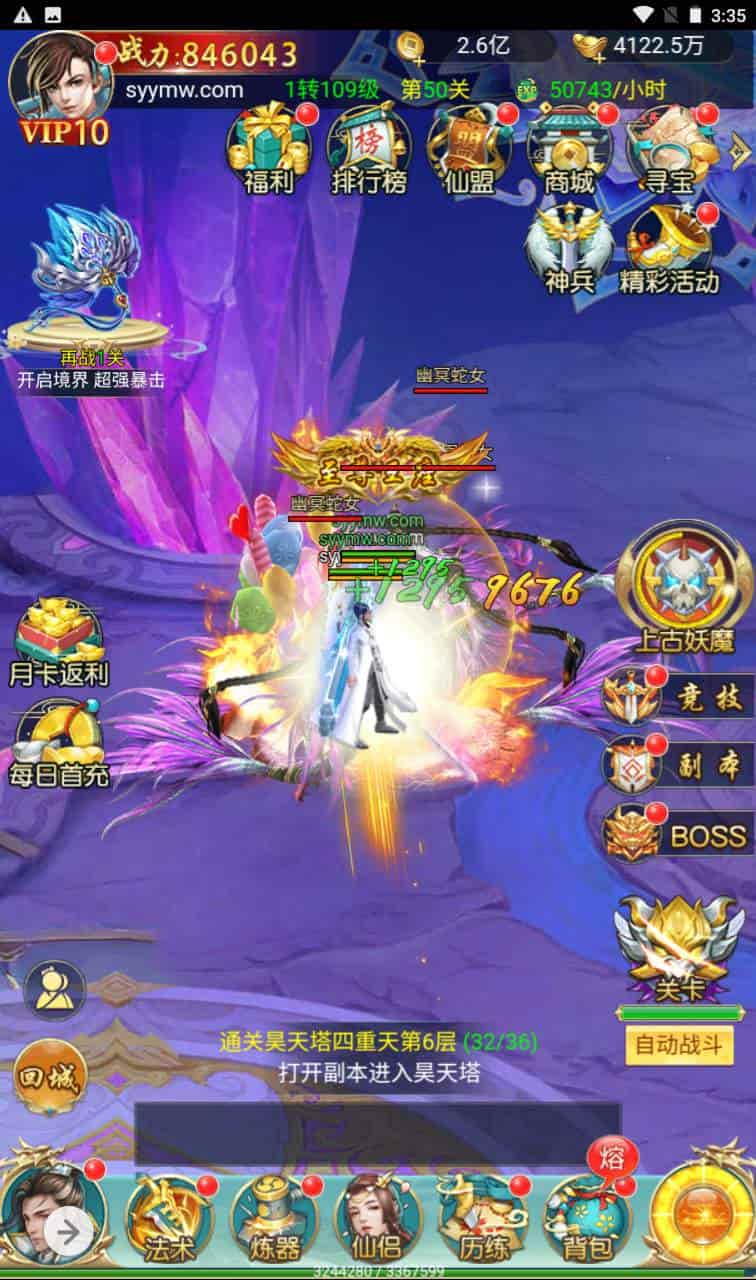Open the 背包 backpack
Viewport: 756px width, 1280px height.
[x=590, y=1219]
